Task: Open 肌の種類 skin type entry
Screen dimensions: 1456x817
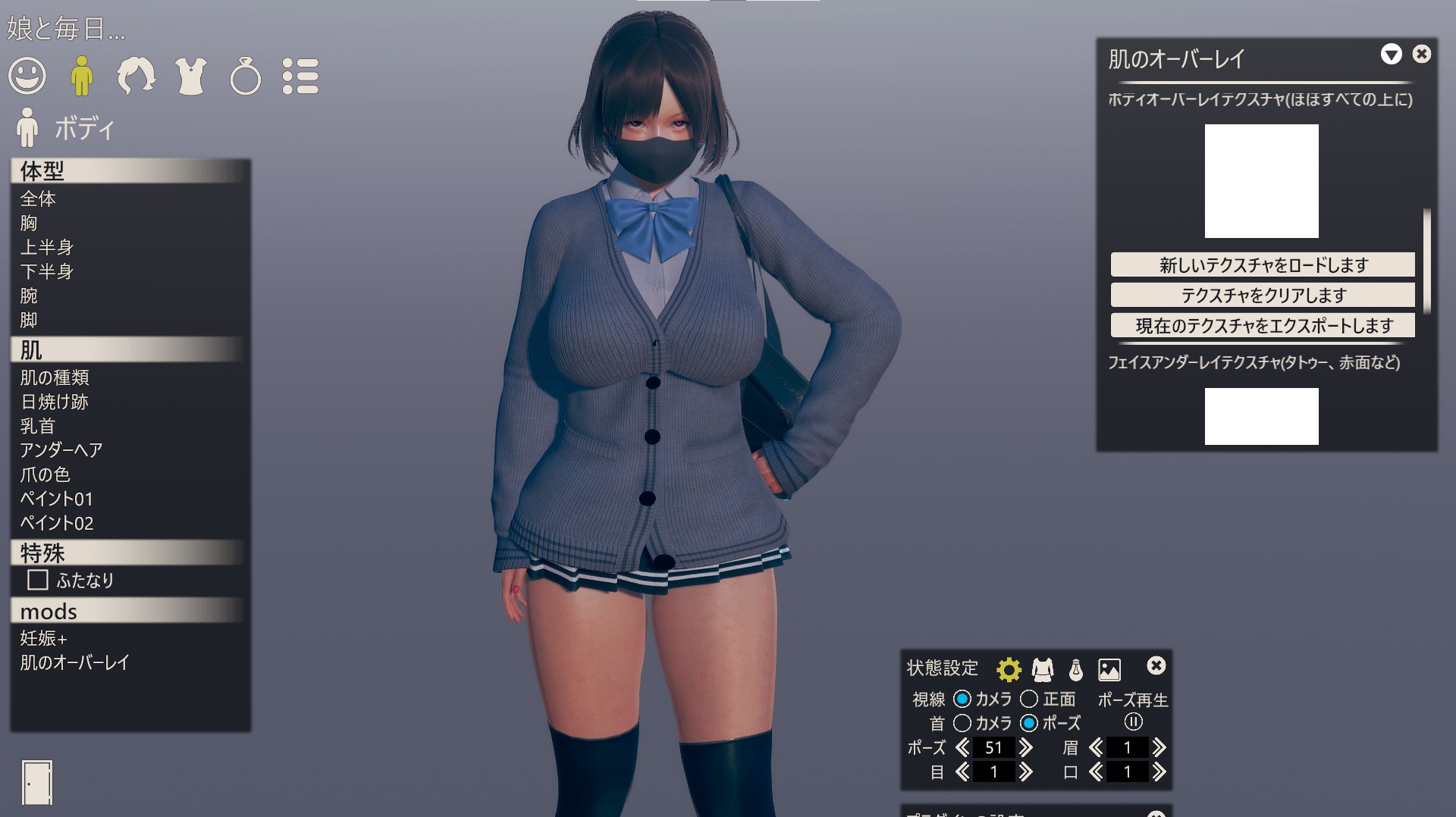Action: click(55, 377)
